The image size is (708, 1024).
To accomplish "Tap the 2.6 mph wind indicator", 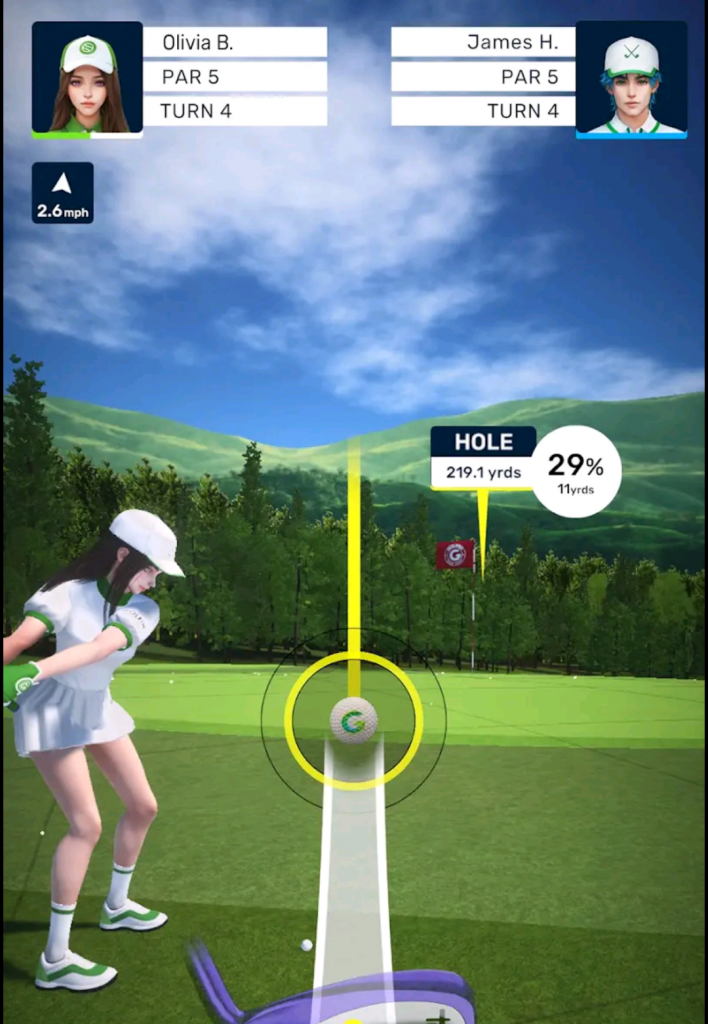I will (62, 192).
